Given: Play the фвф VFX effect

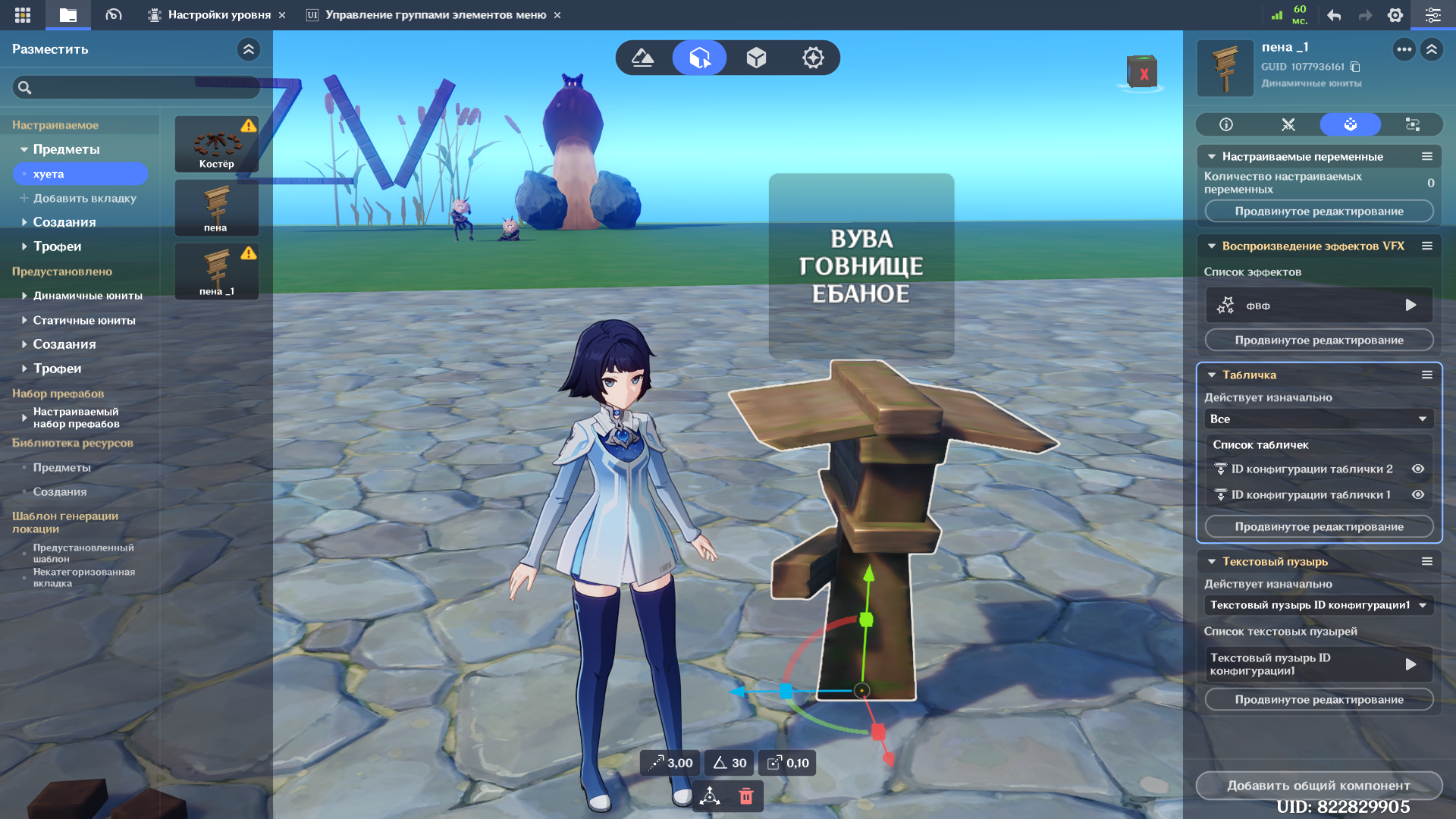Looking at the screenshot, I should click(1410, 305).
